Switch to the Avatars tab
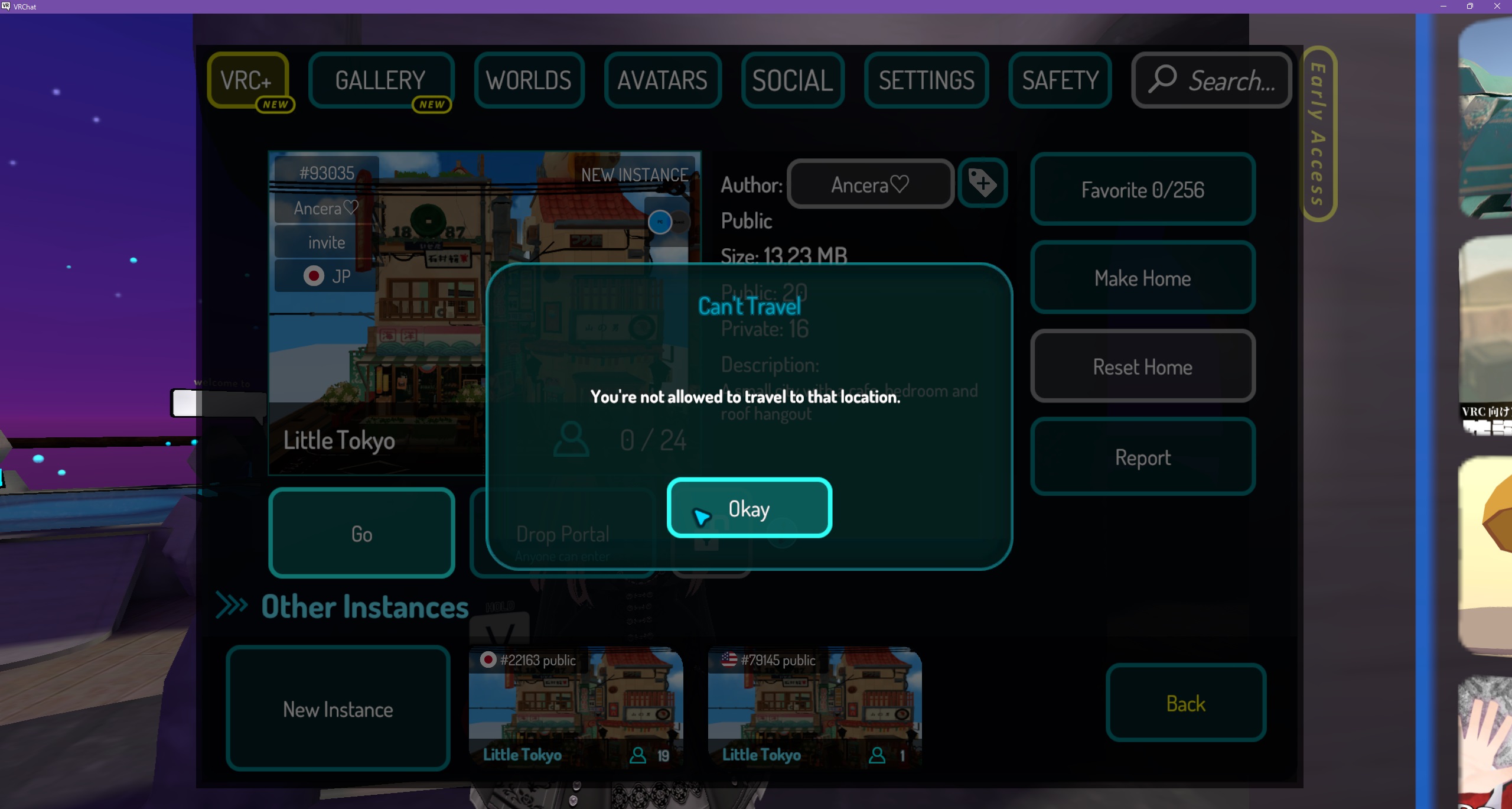This screenshot has height=809, width=1512. point(662,80)
